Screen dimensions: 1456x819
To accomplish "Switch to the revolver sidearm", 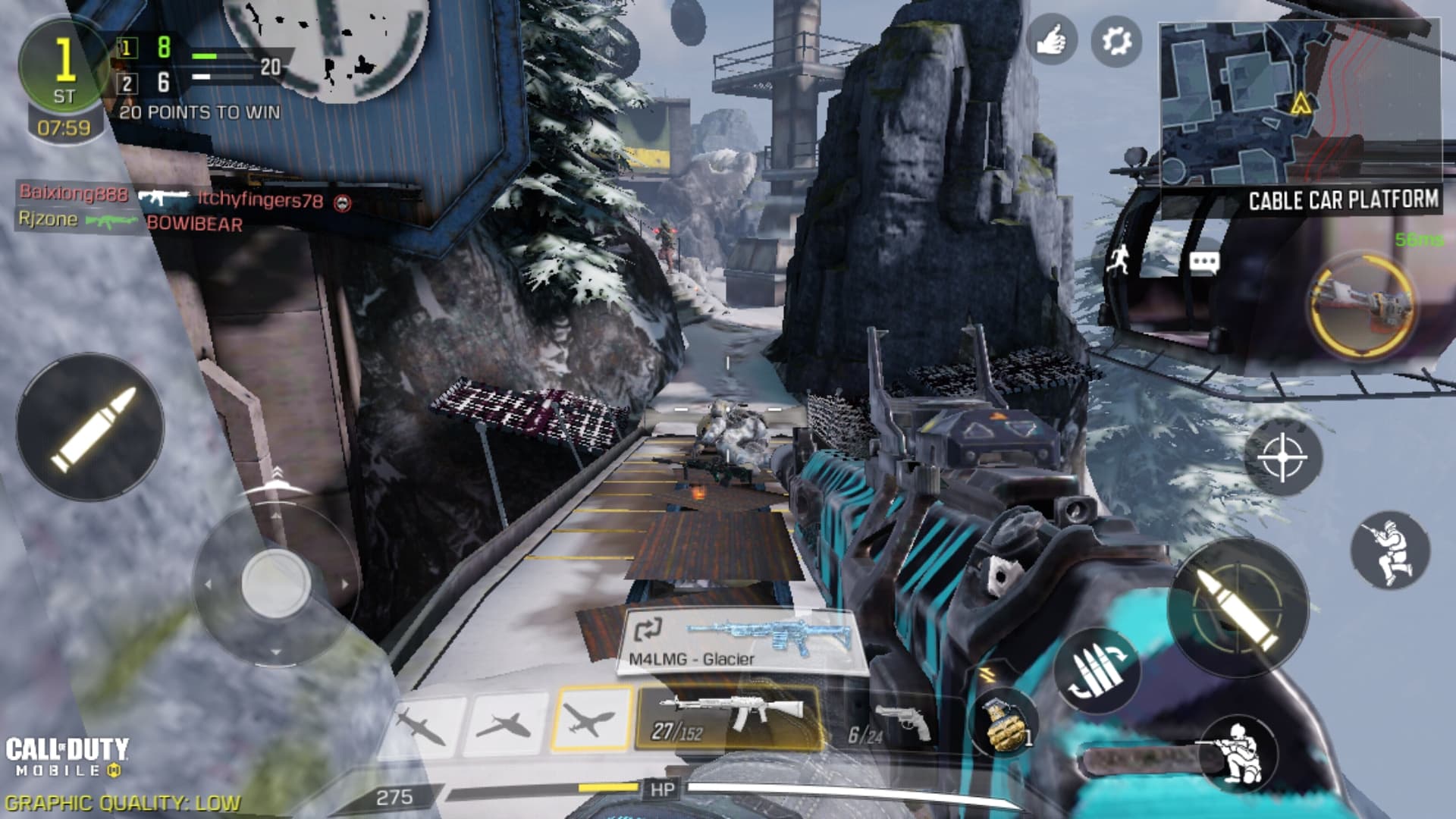I will tap(891, 724).
